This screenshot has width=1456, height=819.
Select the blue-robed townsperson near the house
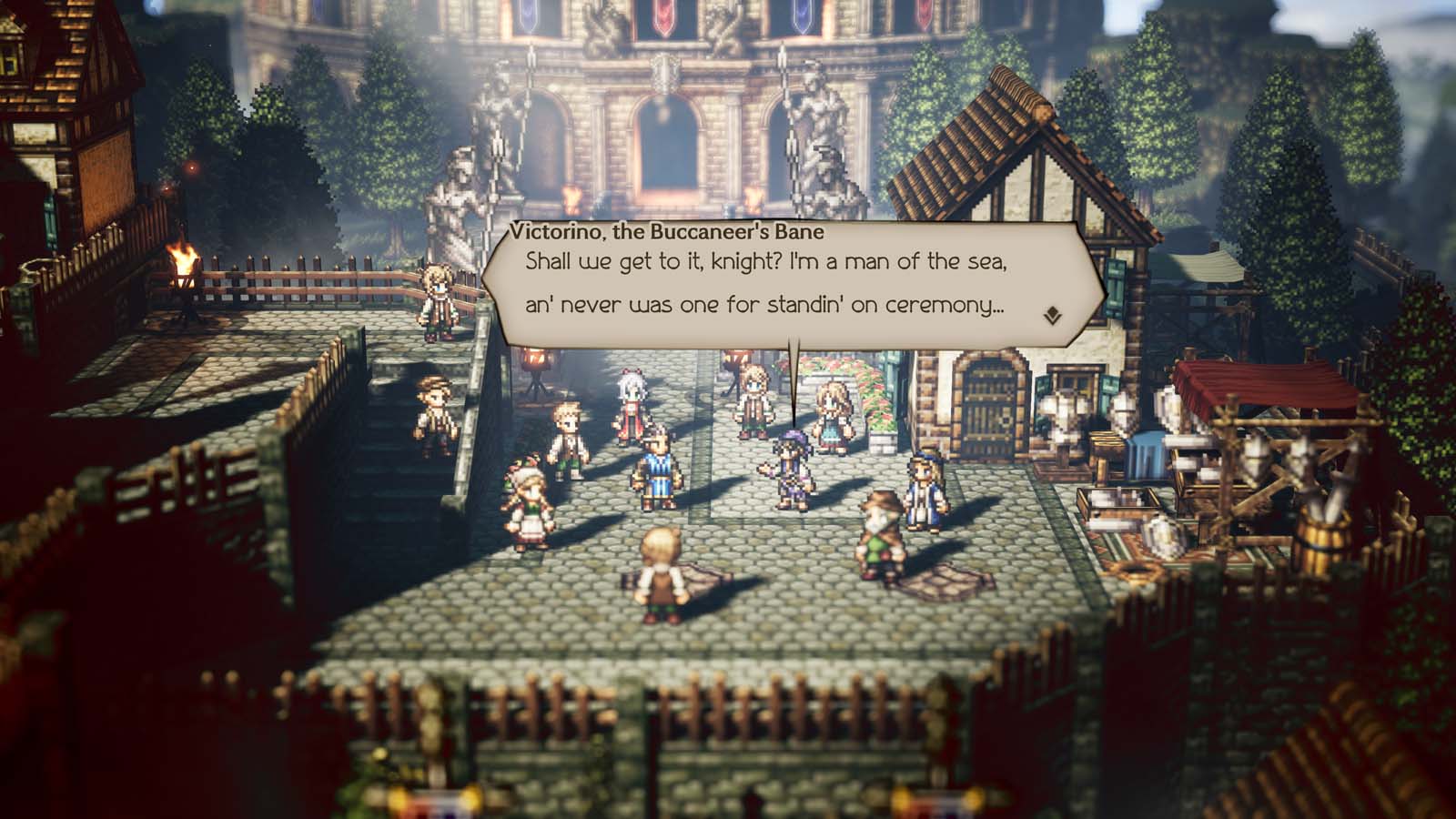pos(924,491)
